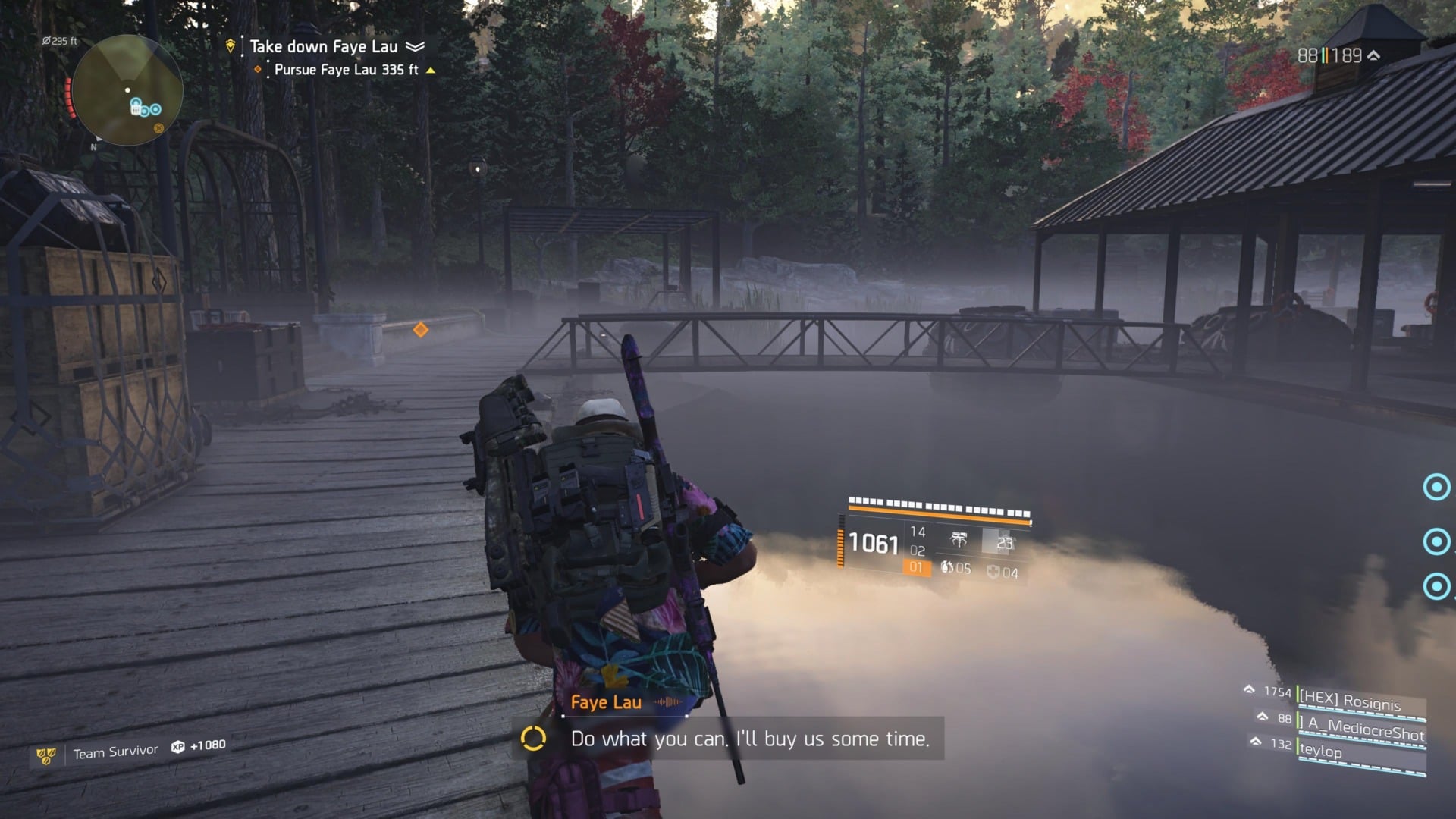Select the middle cyan skill circle on screen edge
This screenshot has width=1456, height=819.
click(x=1436, y=542)
